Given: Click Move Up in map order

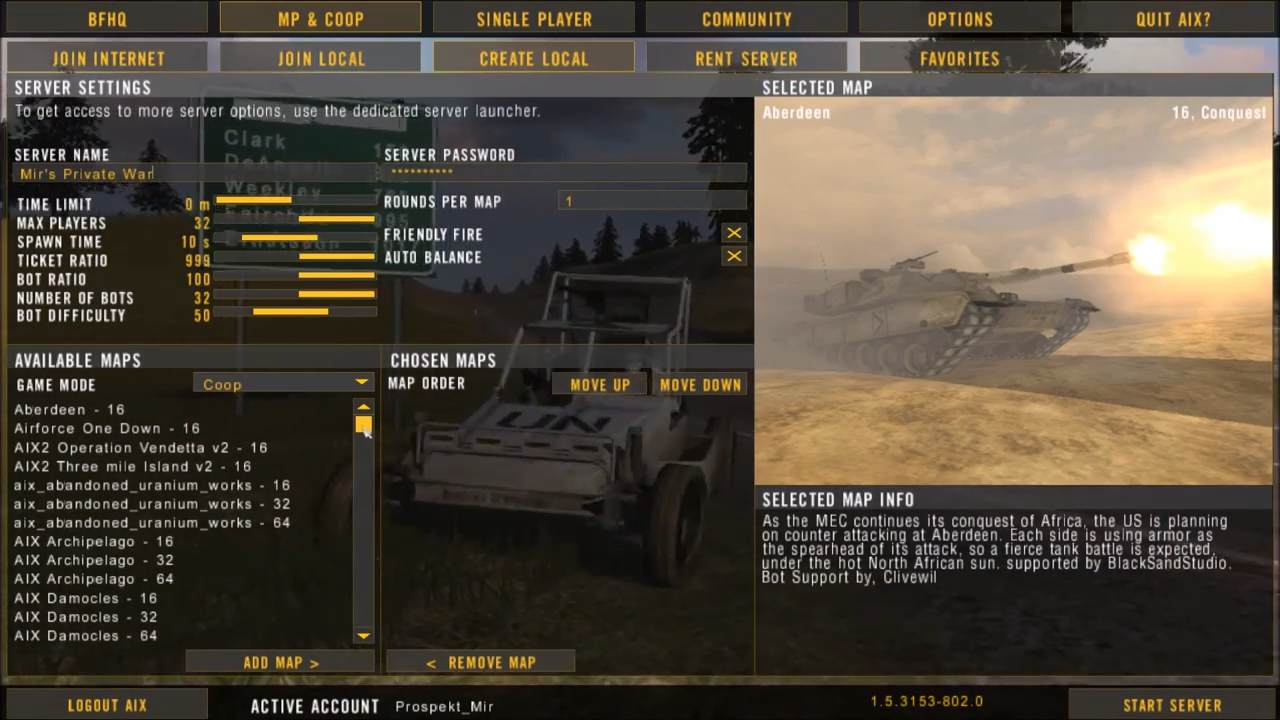Looking at the screenshot, I should [599, 384].
